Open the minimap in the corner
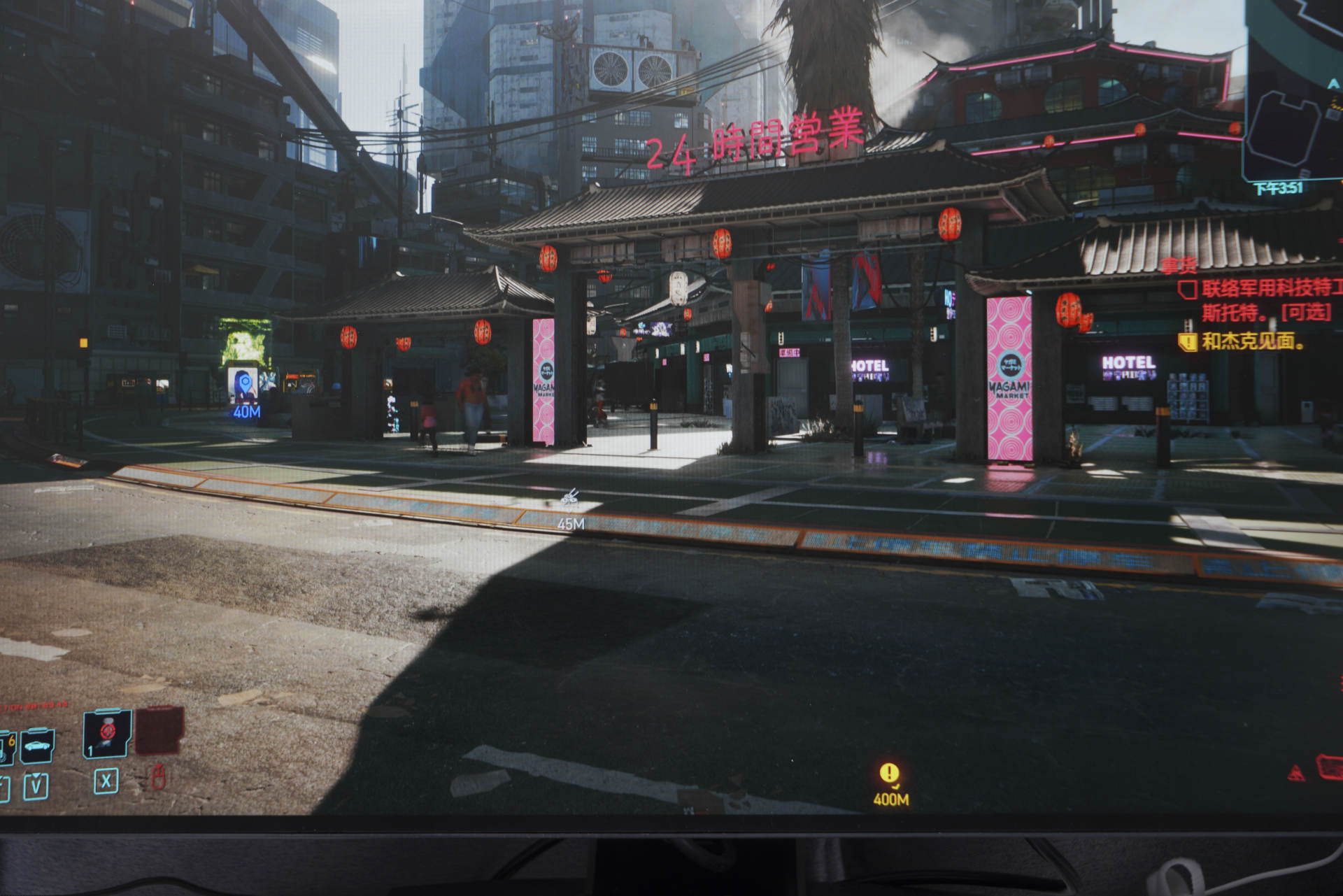1343x896 pixels. click(1295, 91)
